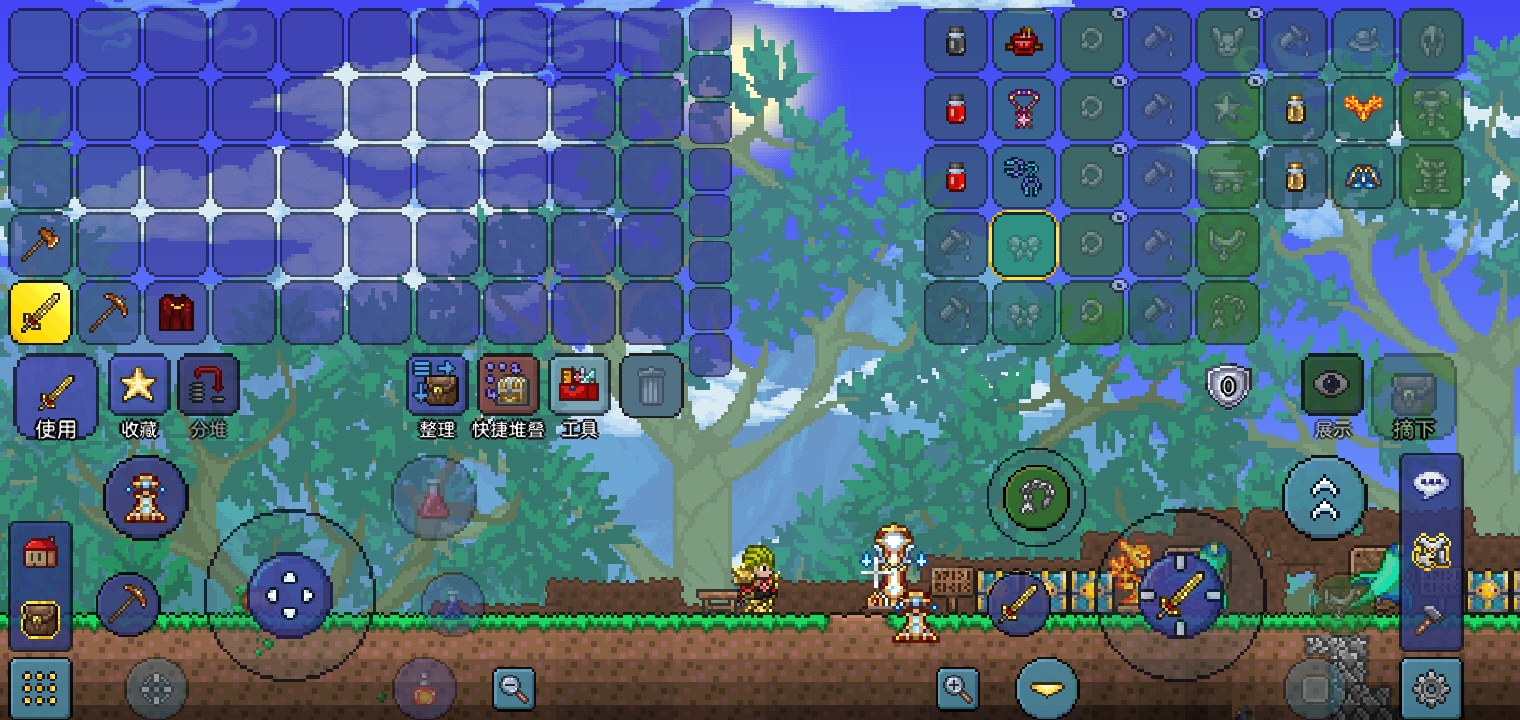Toggle the 展示 eye visibility button
This screenshot has width=1520, height=720.
[x=1332, y=386]
